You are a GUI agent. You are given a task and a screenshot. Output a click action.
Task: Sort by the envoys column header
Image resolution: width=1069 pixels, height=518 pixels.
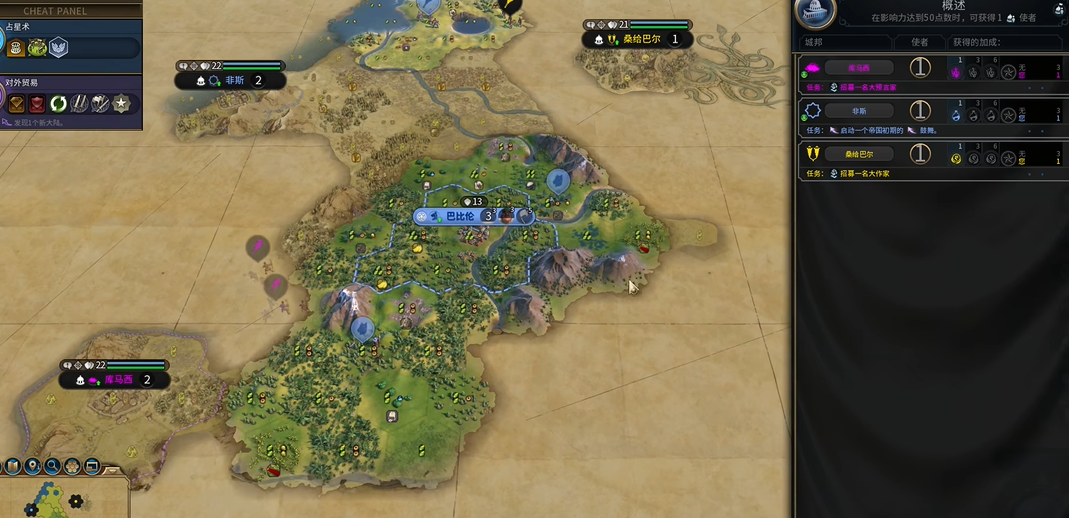pos(919,42)
